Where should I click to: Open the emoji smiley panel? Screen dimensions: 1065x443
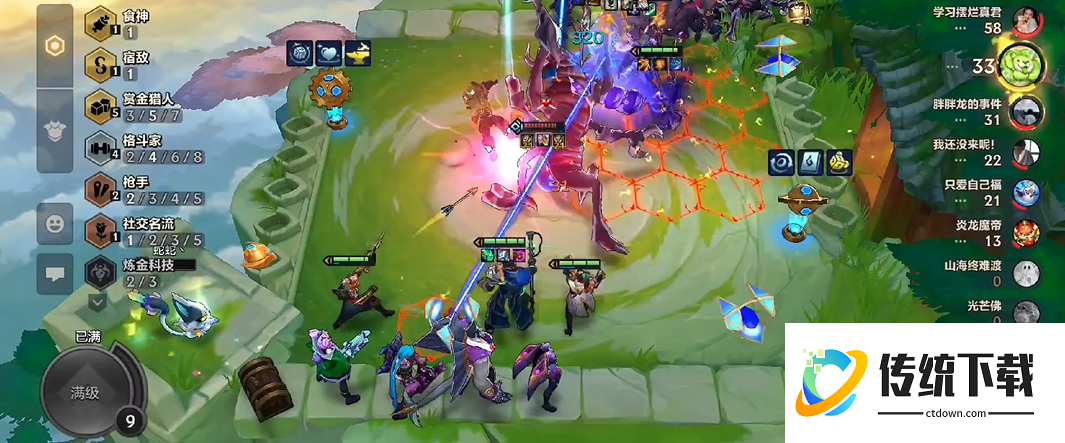point(55,222)
